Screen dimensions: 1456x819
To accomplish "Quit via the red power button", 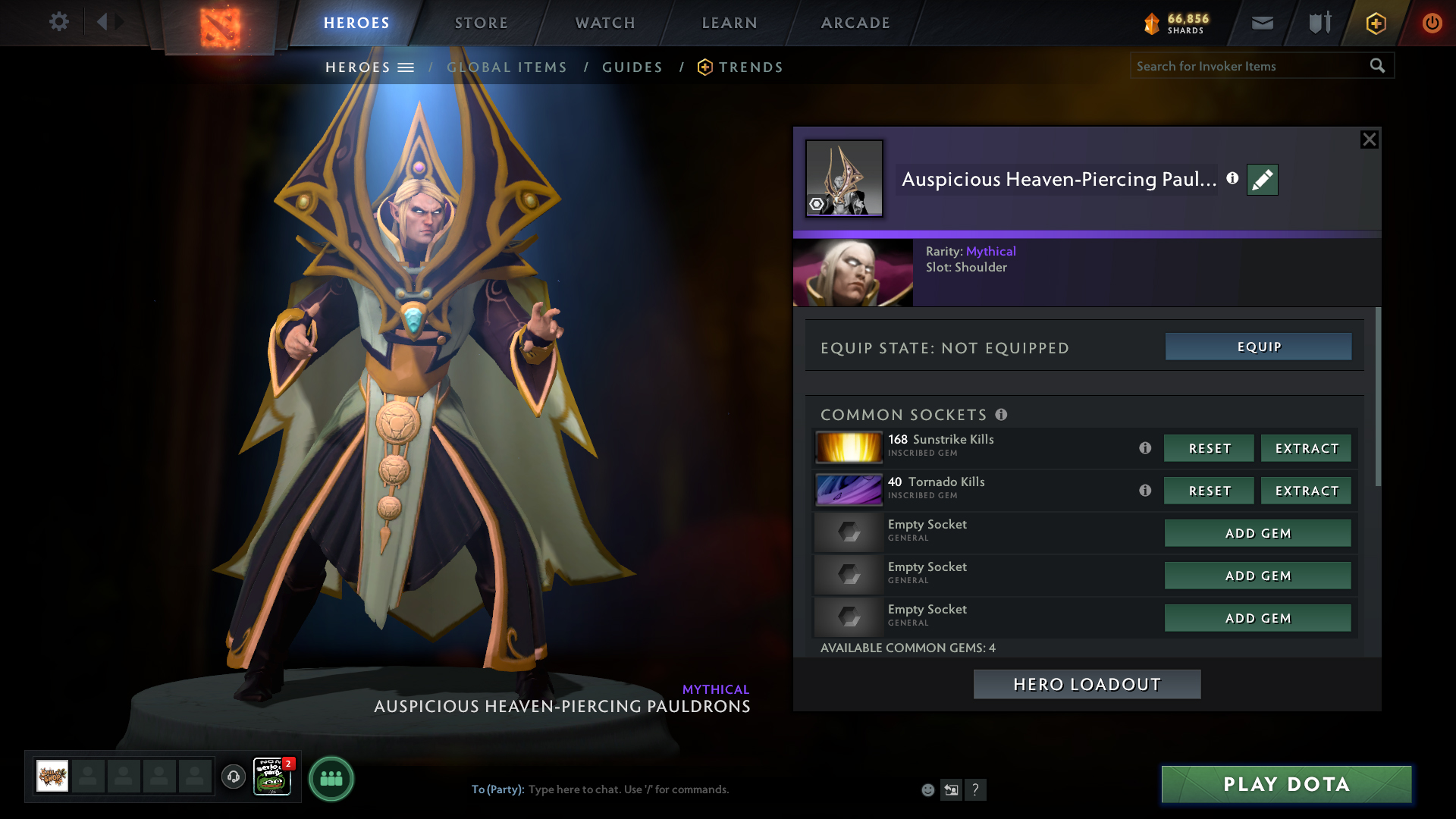I will tap(1432, 23).
